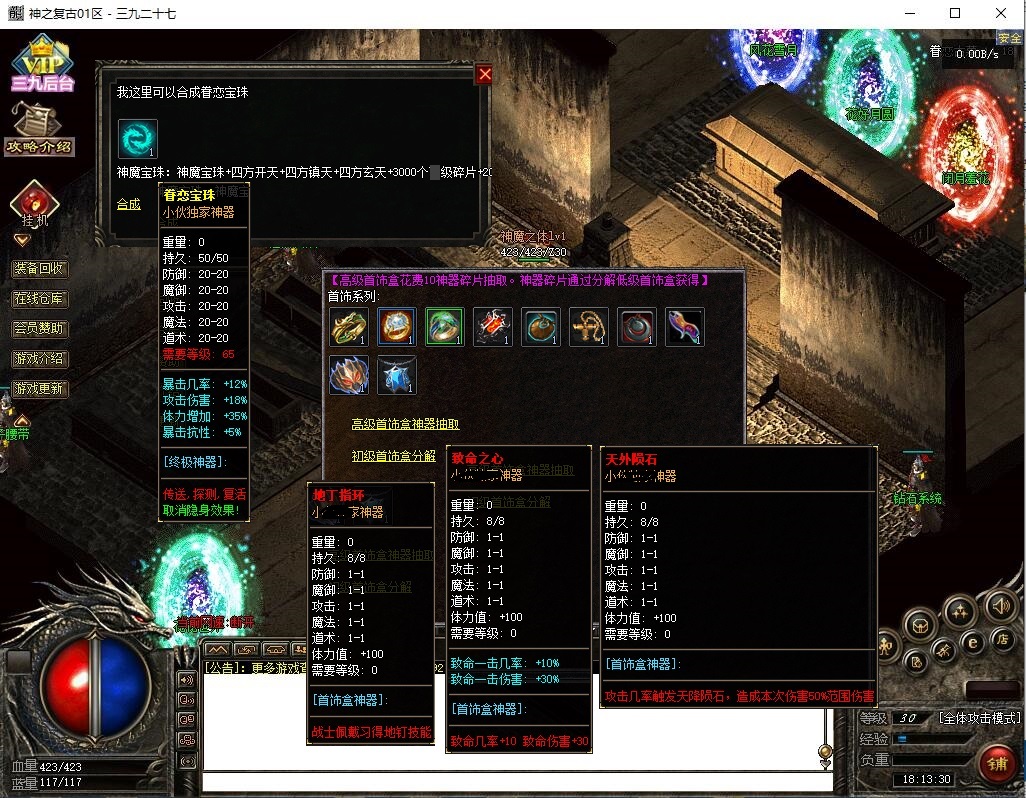Open the red 铺 shop button

pos(997,765)
